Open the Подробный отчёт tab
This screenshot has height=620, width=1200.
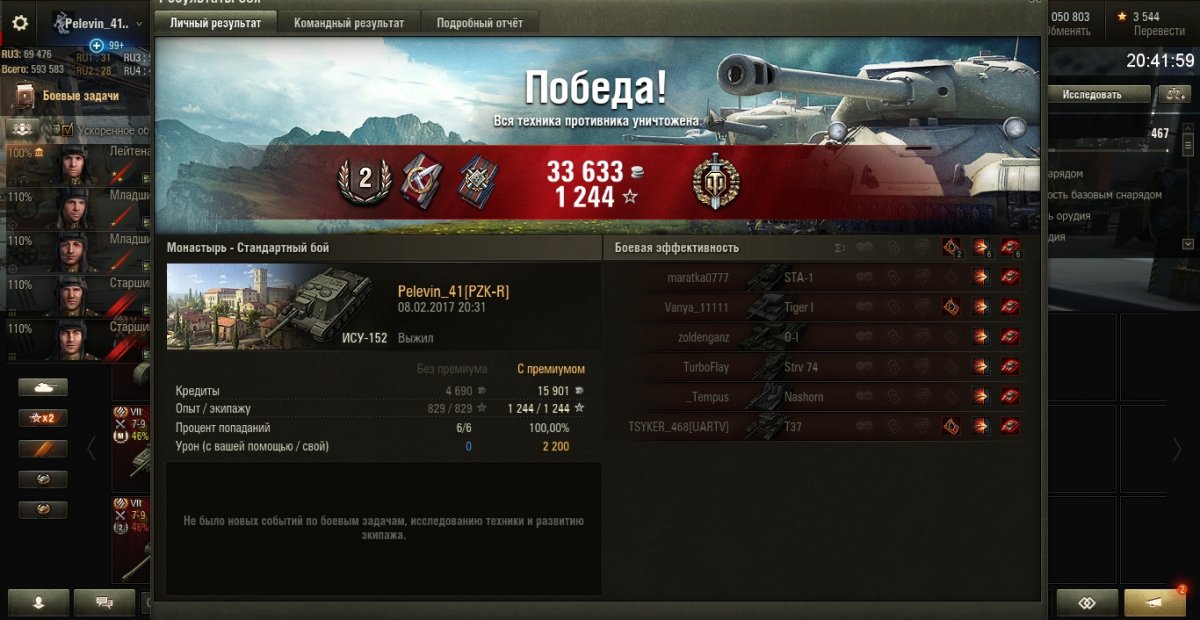point(480,23)
